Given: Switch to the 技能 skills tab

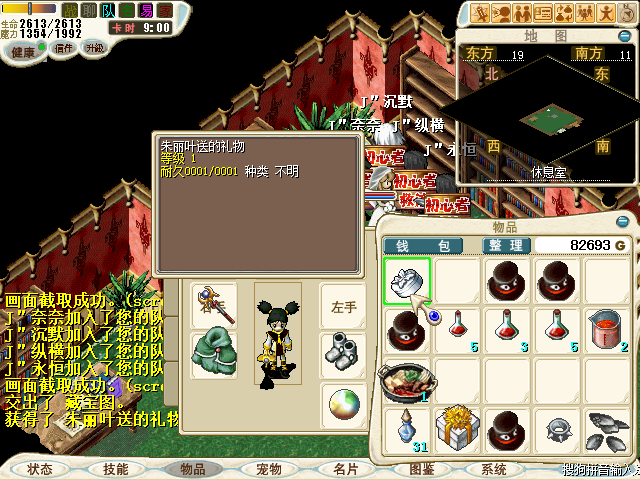Looking at the screenshot, I should coord(115,468).
